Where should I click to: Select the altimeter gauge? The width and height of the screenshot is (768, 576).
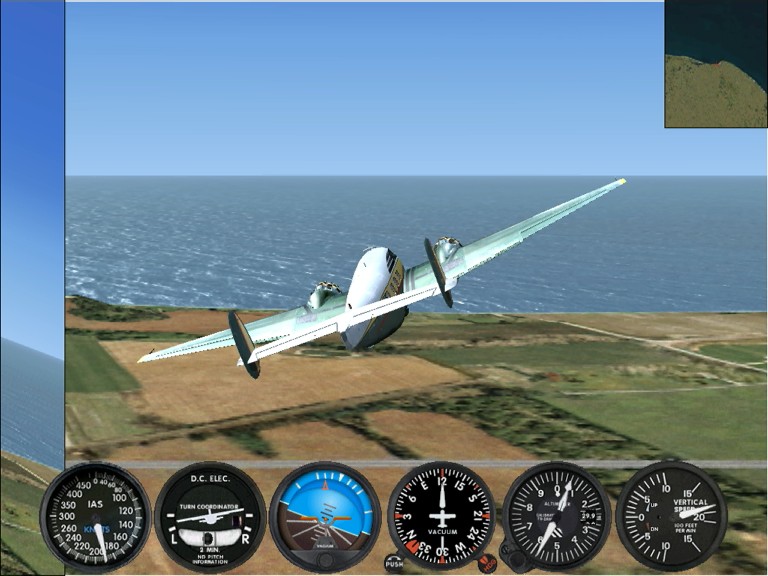coord(556,516)
